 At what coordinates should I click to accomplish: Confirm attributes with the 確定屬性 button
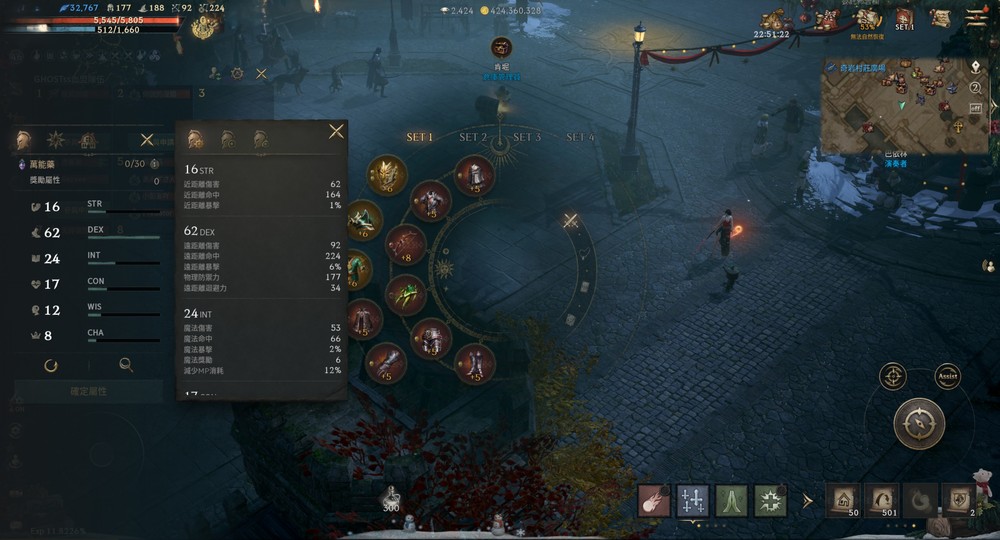tap(86, 391)
